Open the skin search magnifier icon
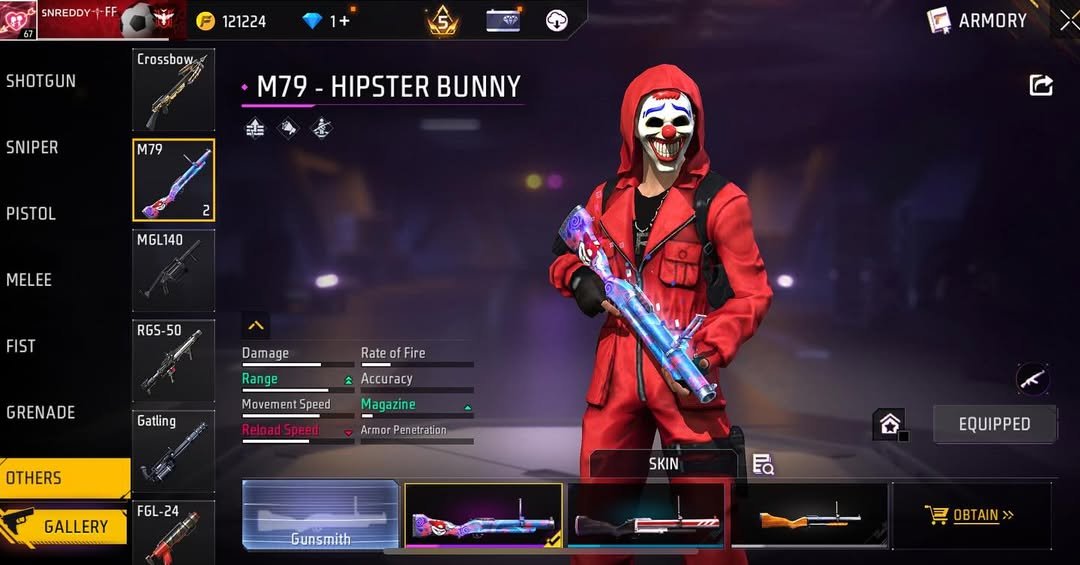The height and width of the screenshot is (565, 1080). pyautogui.click(x=763, y=464)
